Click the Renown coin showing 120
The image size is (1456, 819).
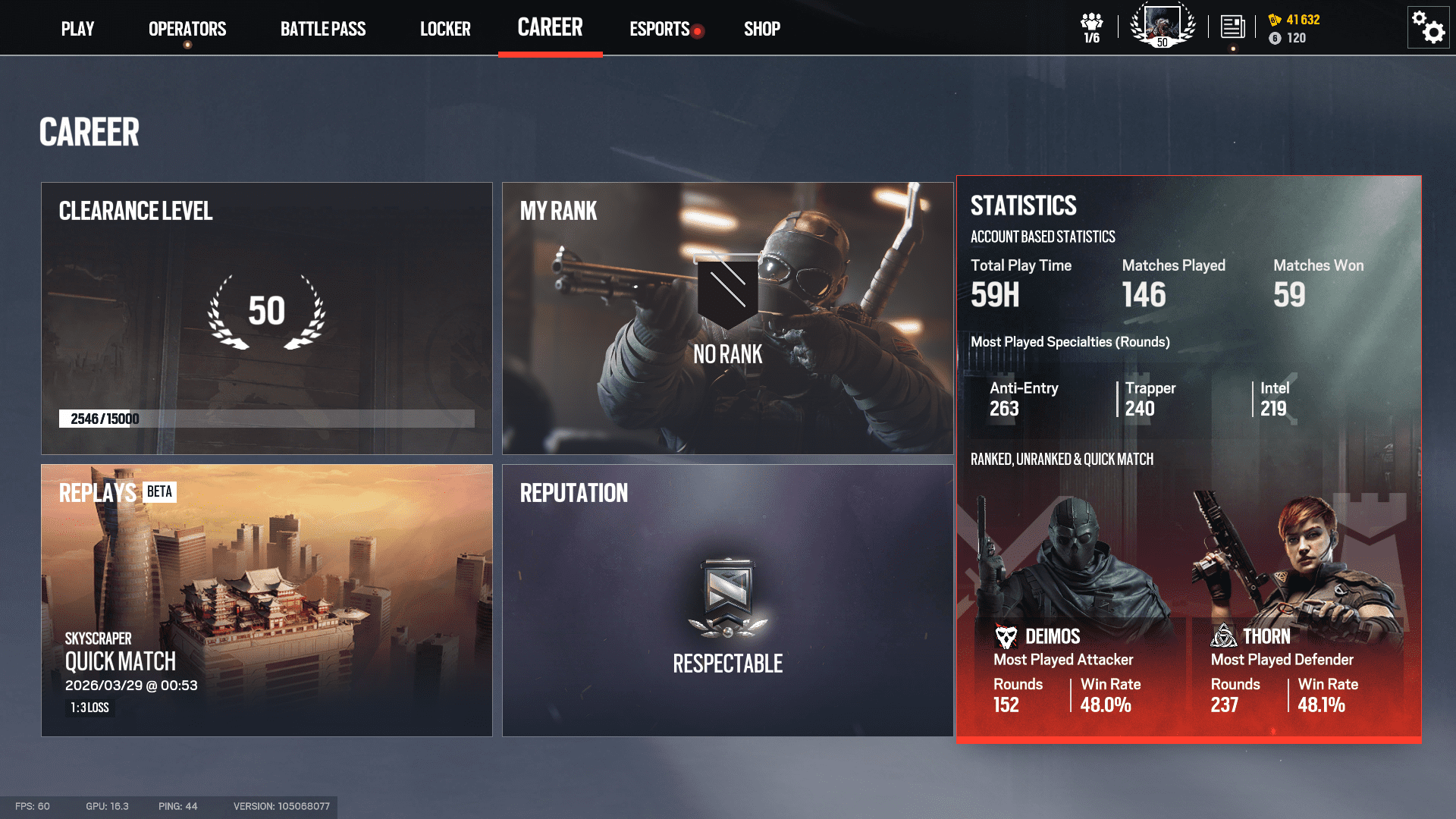tap(1276, 38)
